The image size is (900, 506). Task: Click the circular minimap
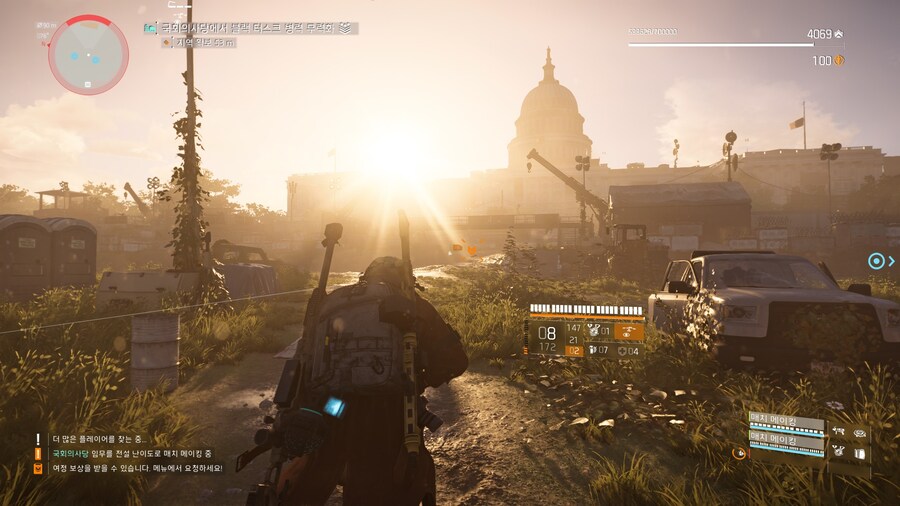click(88, 55)
